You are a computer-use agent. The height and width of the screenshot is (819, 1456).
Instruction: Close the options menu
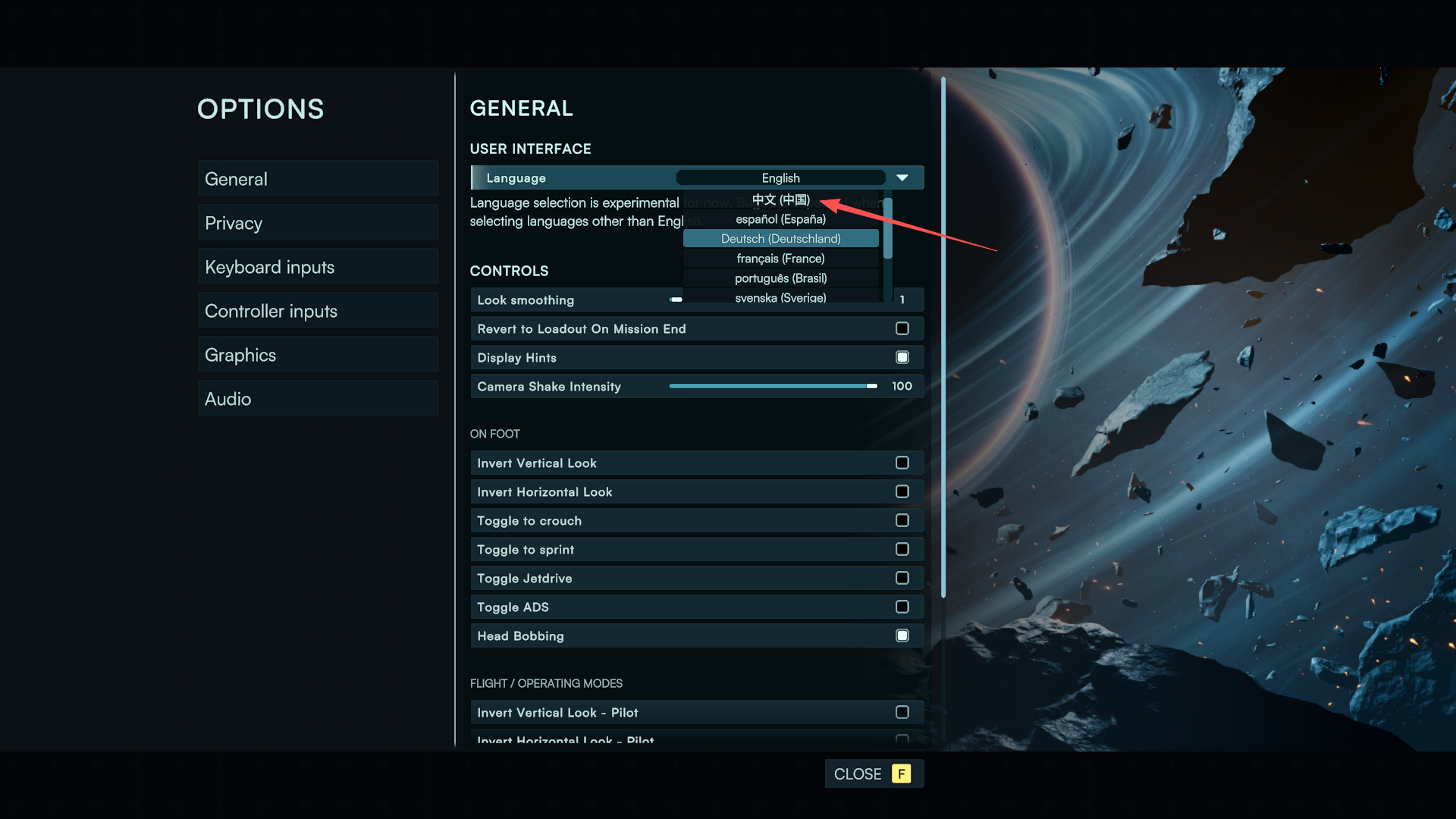click(x=873, y=773)
